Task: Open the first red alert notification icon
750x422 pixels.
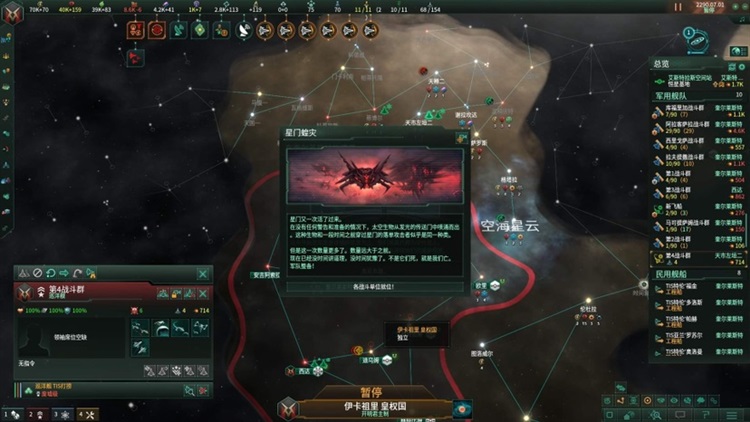Action: (x=135, y=30)
